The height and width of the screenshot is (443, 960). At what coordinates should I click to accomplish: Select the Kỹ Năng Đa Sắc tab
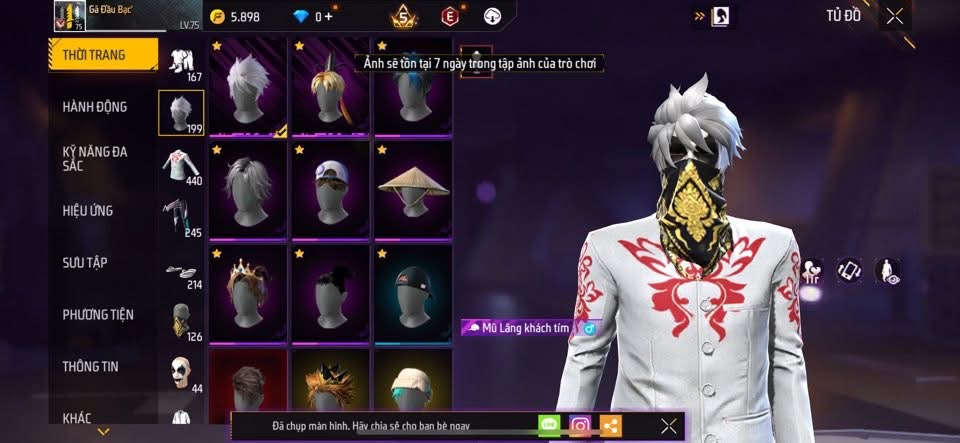point(95,159)
